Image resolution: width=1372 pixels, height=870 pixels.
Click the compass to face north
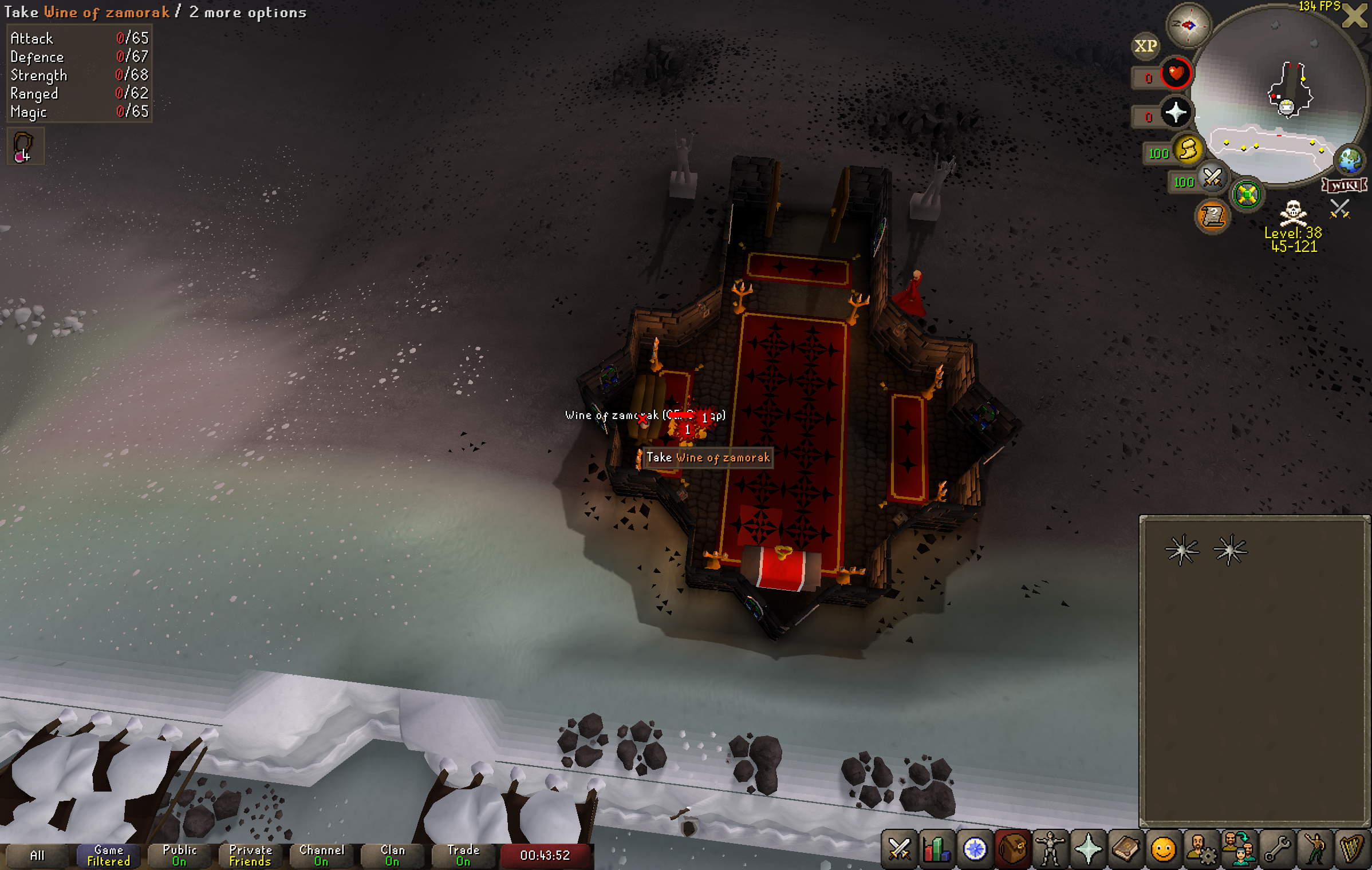tap(1188, 25)
